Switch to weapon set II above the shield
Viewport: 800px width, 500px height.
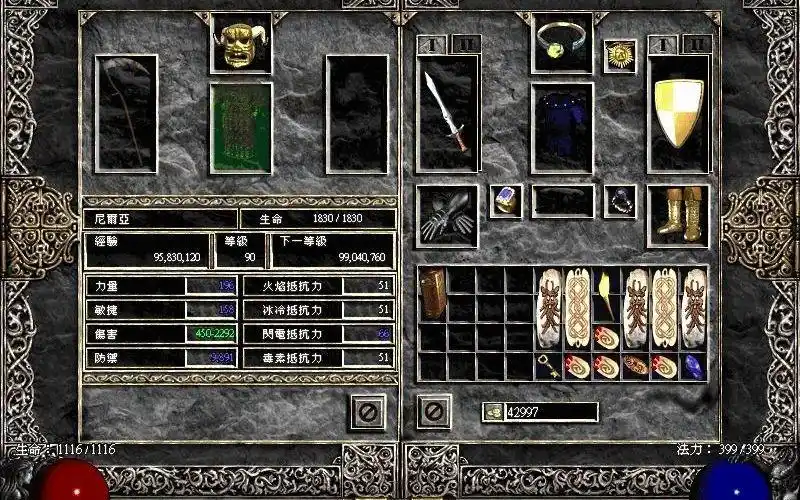pos(698,44)
